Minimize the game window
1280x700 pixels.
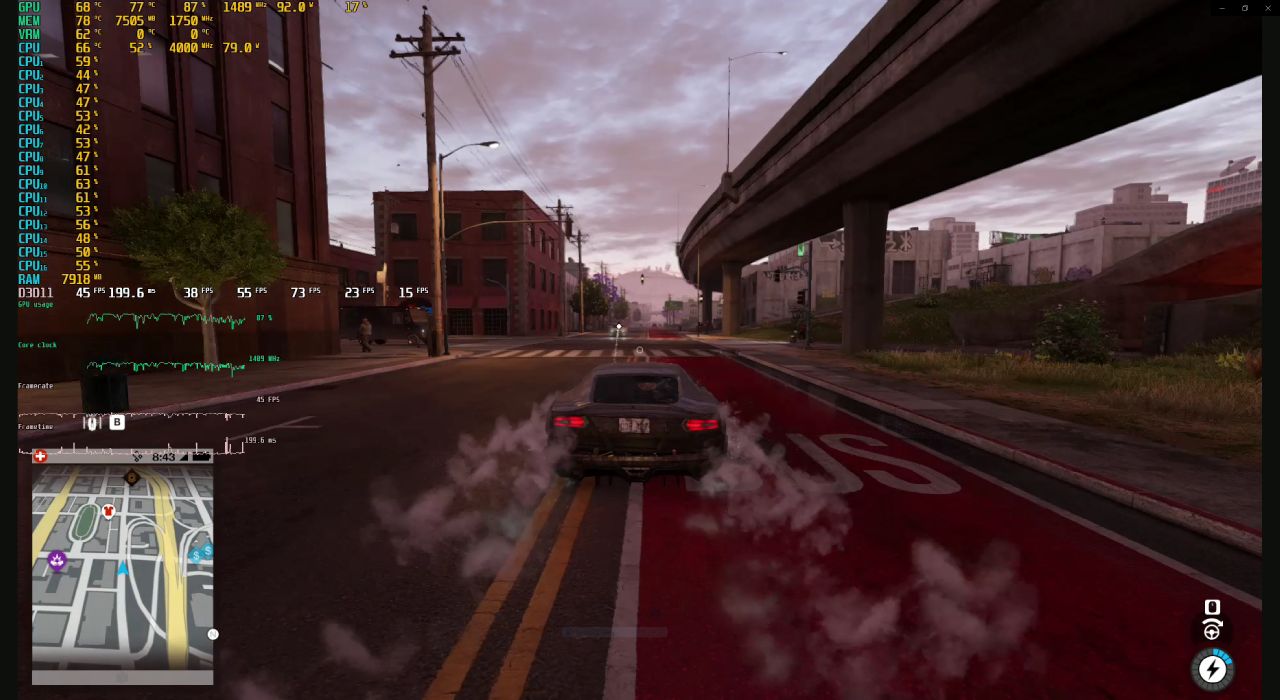[x=1221, y=8]
